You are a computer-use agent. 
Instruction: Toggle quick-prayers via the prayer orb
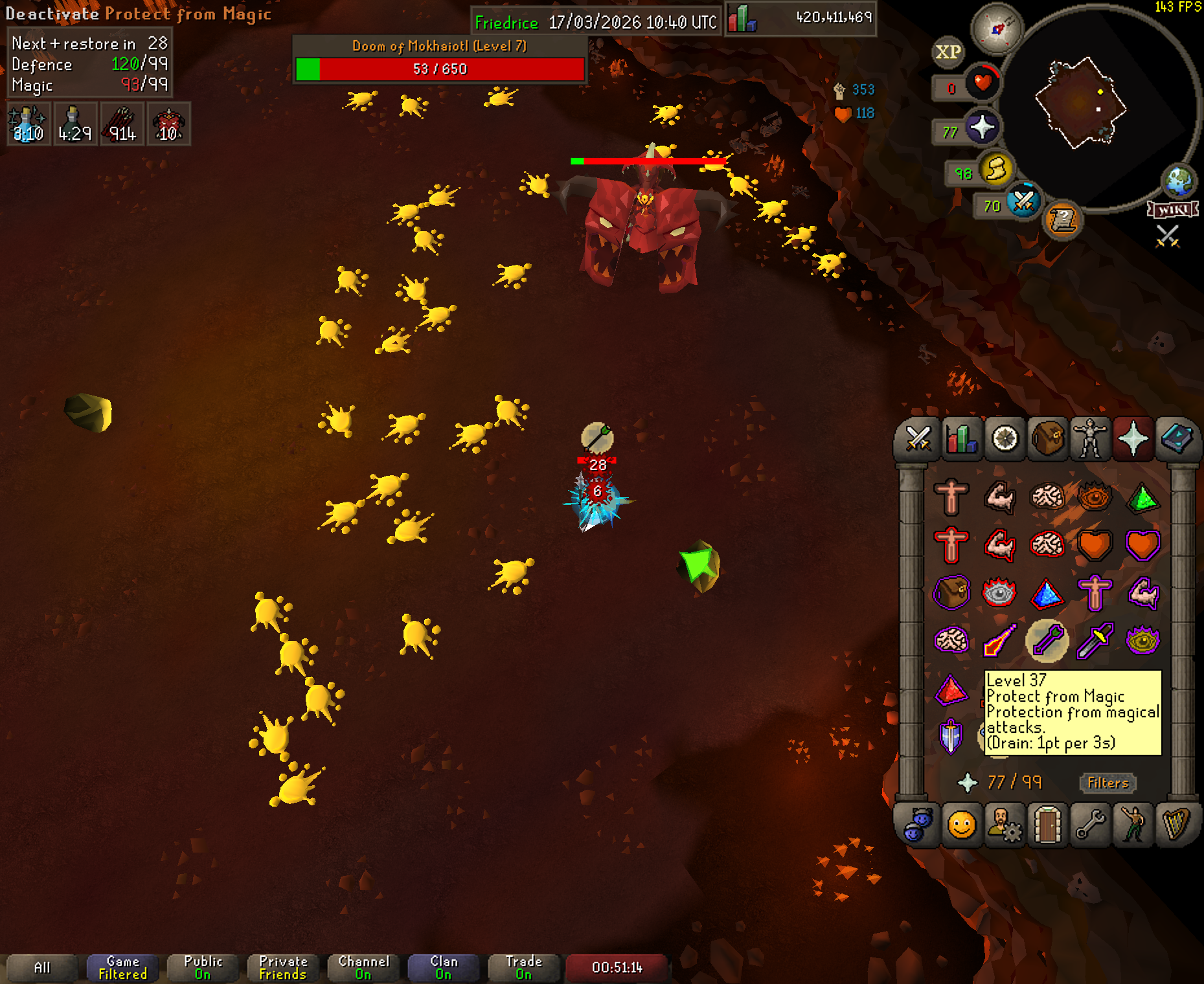pyautogui.click(x=982, y=127)
